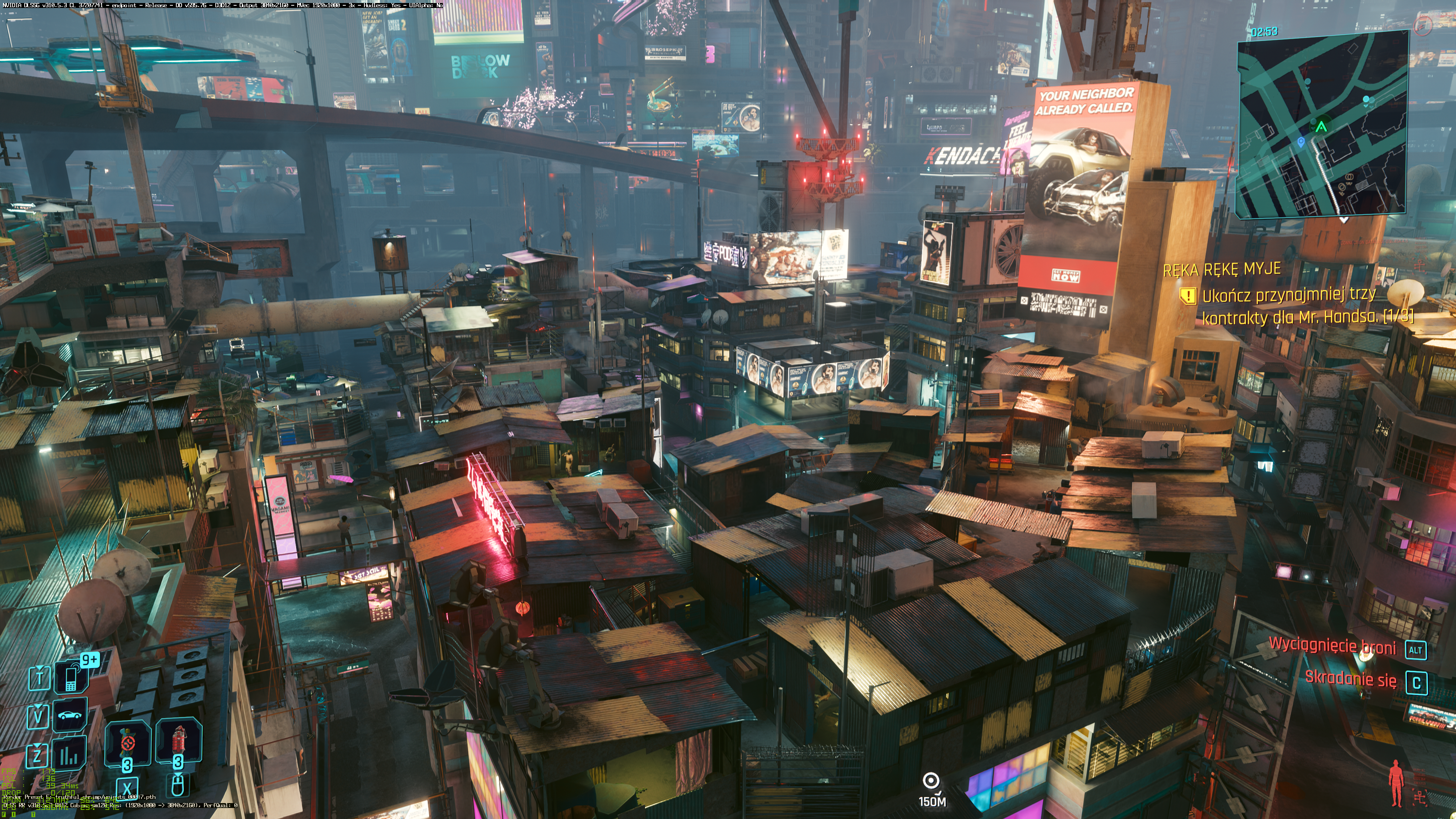This screenshot has width=1456, height=819.
Task: Click the blue waypoint pin on minimap
Action: tap(1301, 143)
